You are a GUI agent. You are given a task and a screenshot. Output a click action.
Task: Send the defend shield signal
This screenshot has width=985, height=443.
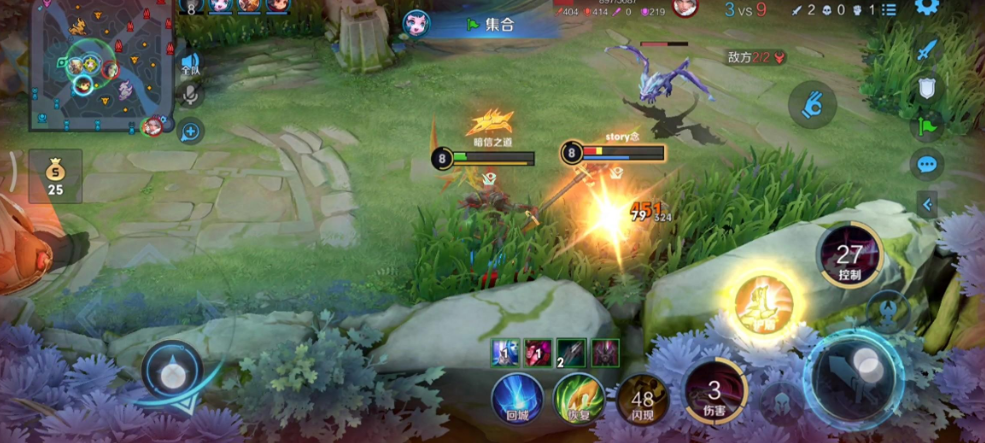[x=927, y=89]
